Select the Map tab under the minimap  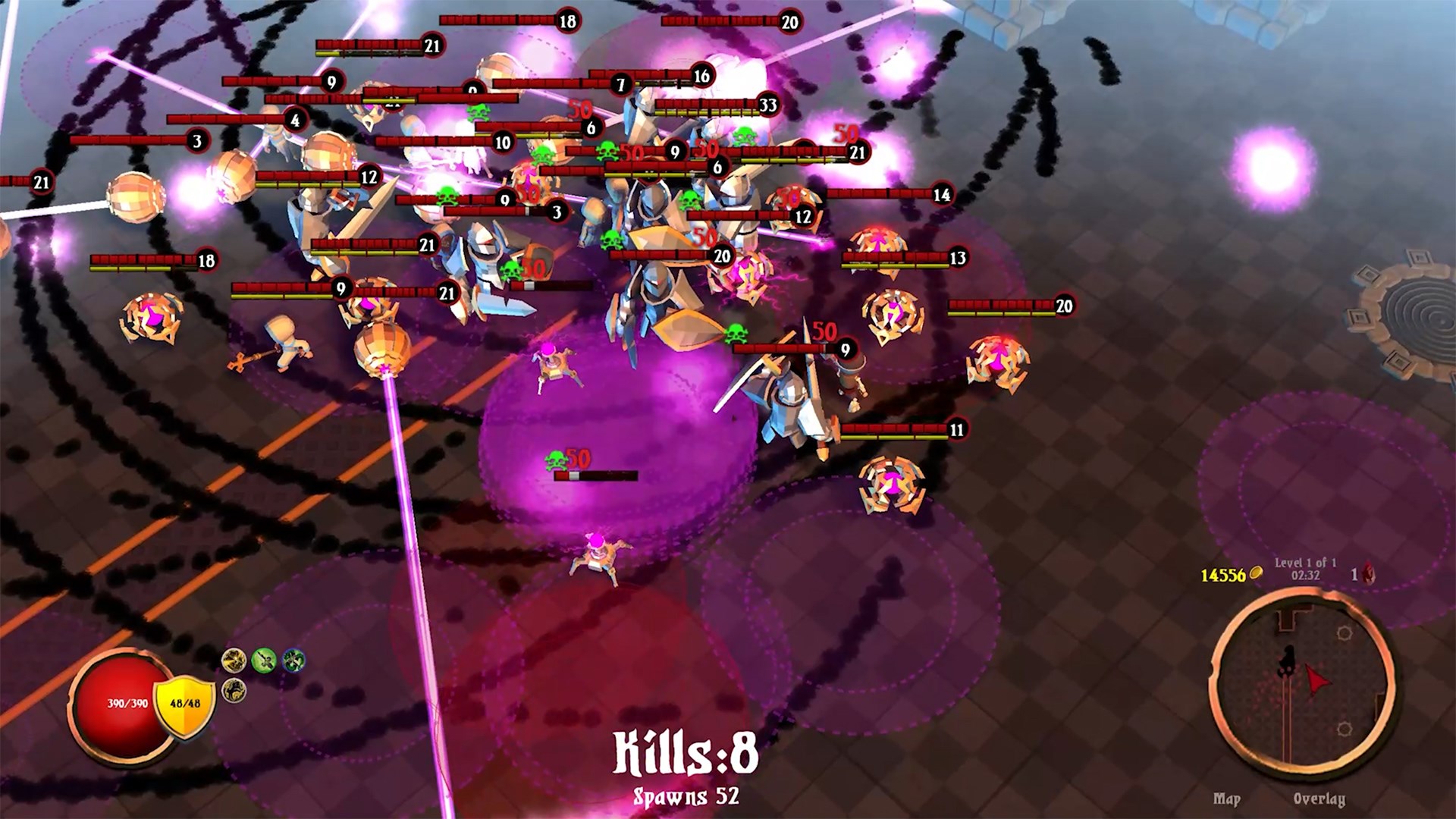click(1228, 799)
